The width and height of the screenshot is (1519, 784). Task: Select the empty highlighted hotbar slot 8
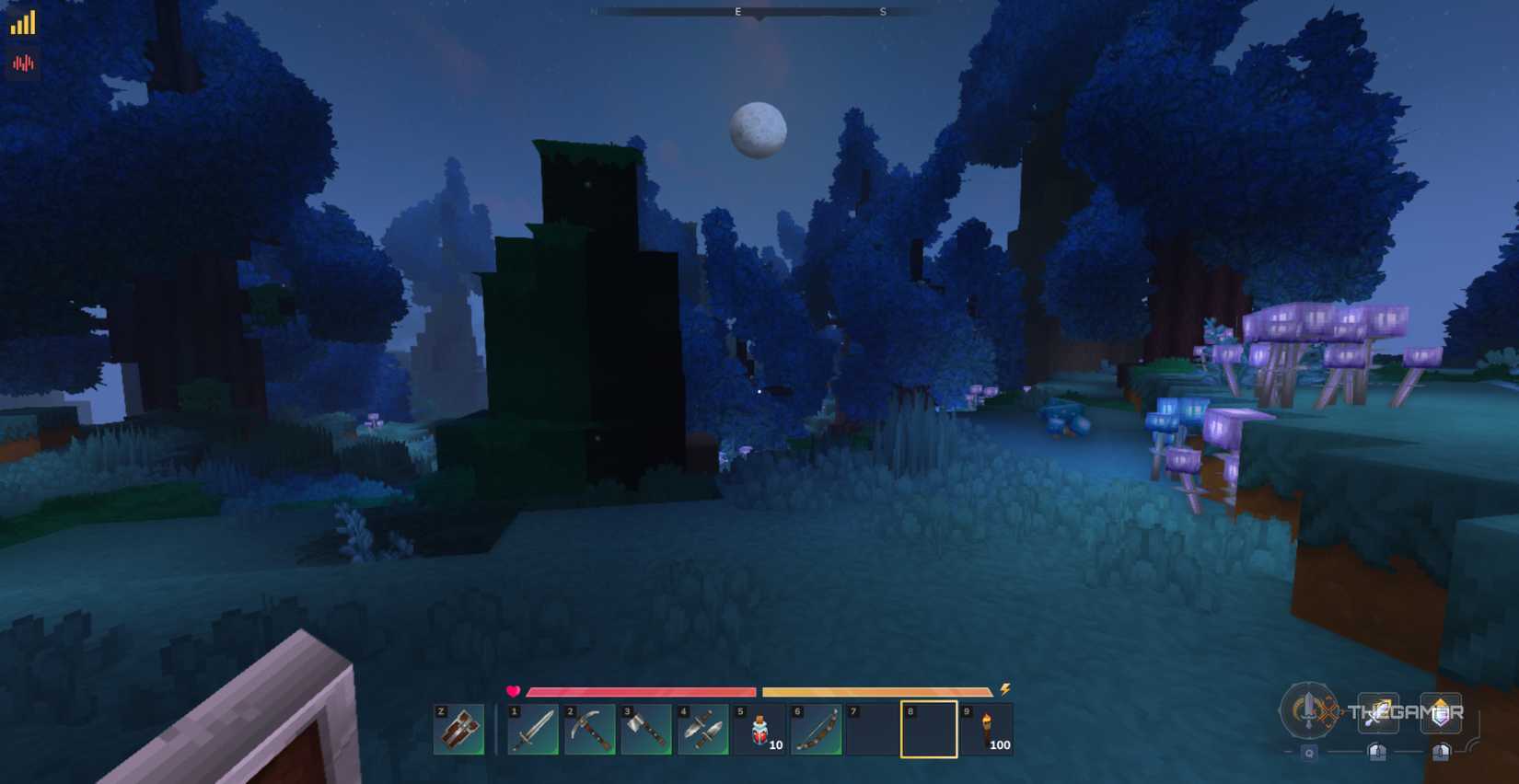click(929, 729)
